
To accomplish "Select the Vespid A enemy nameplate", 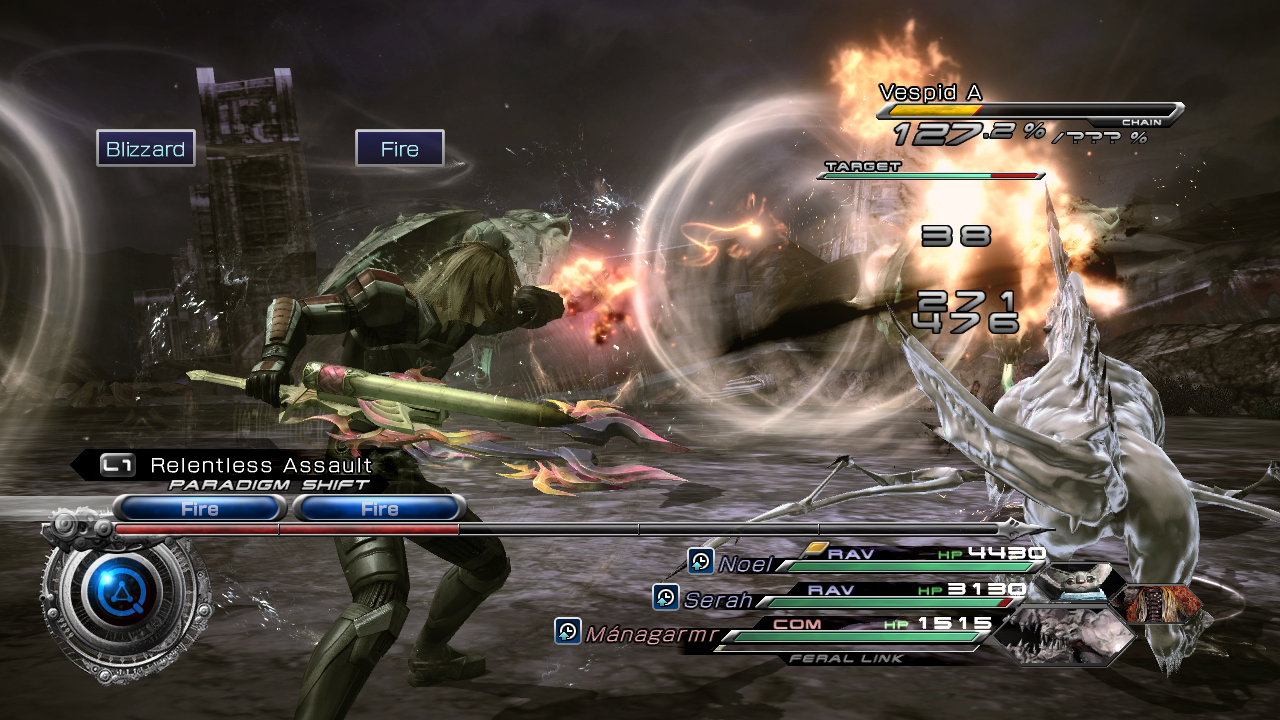I will [x=930, y=93].
